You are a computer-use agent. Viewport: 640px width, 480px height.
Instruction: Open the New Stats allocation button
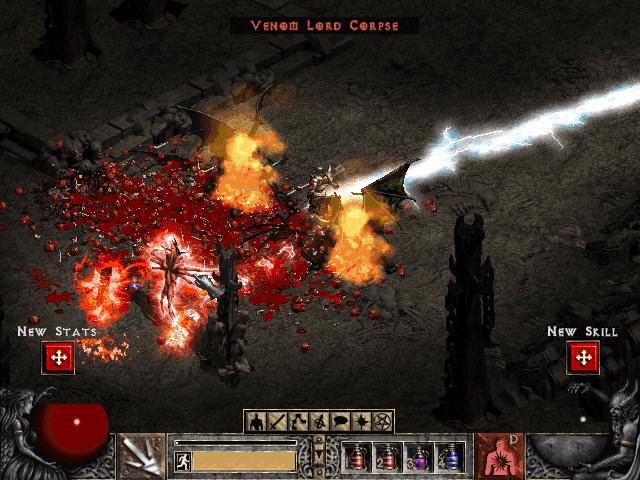(58, 357)
